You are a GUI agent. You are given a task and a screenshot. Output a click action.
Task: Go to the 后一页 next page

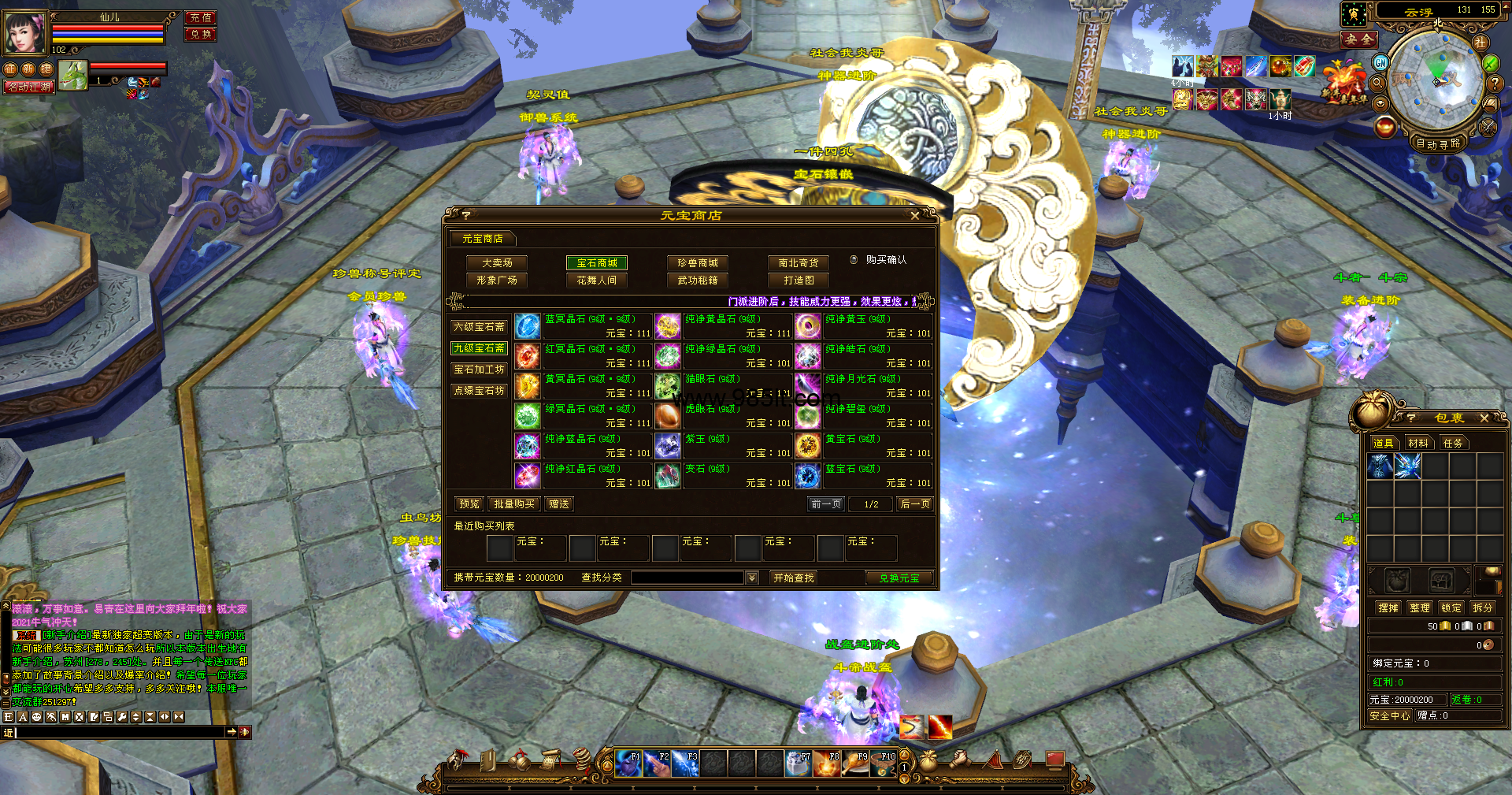click(x=915, y=504)
